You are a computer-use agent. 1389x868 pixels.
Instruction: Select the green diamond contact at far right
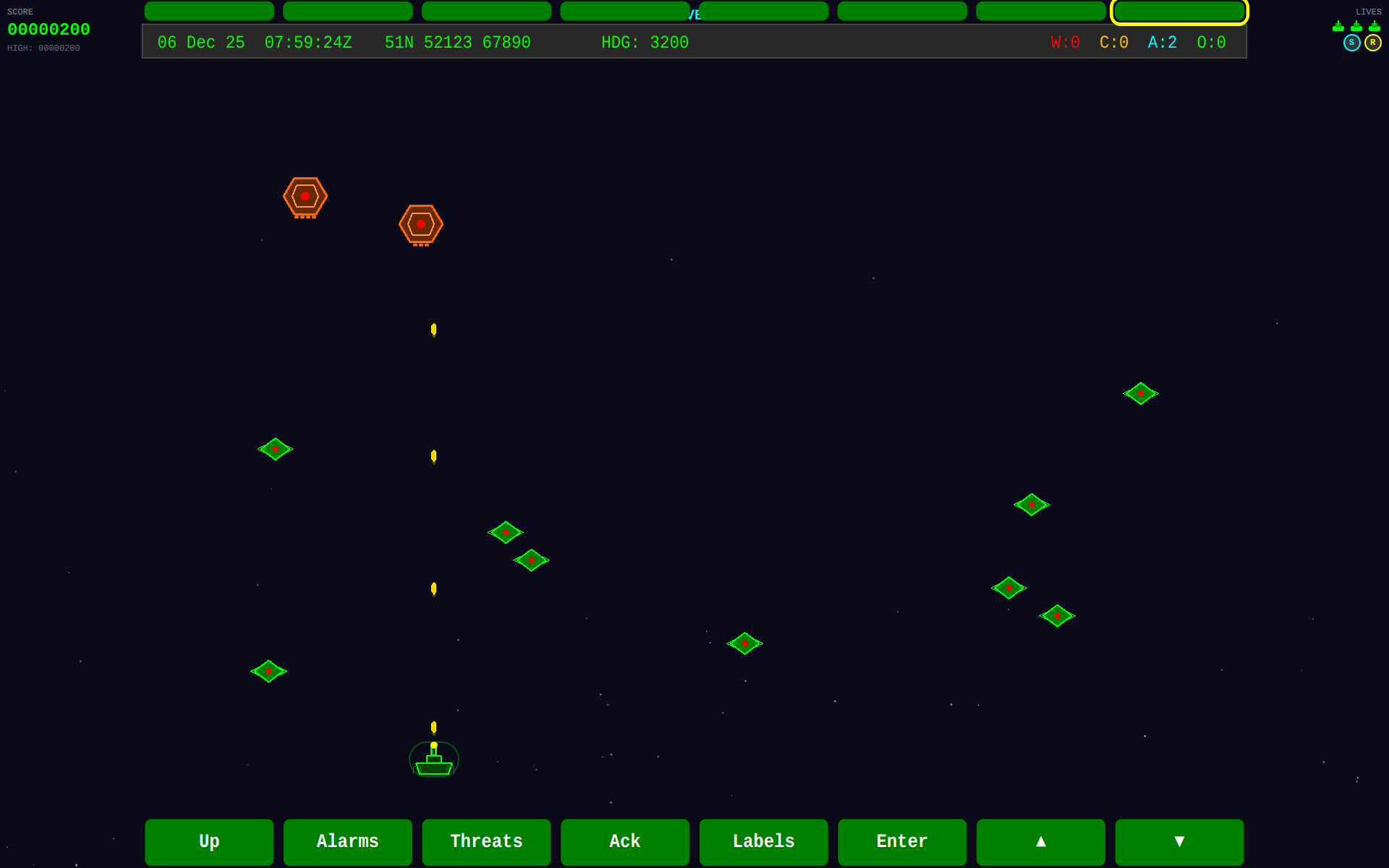coord(1139,394)
